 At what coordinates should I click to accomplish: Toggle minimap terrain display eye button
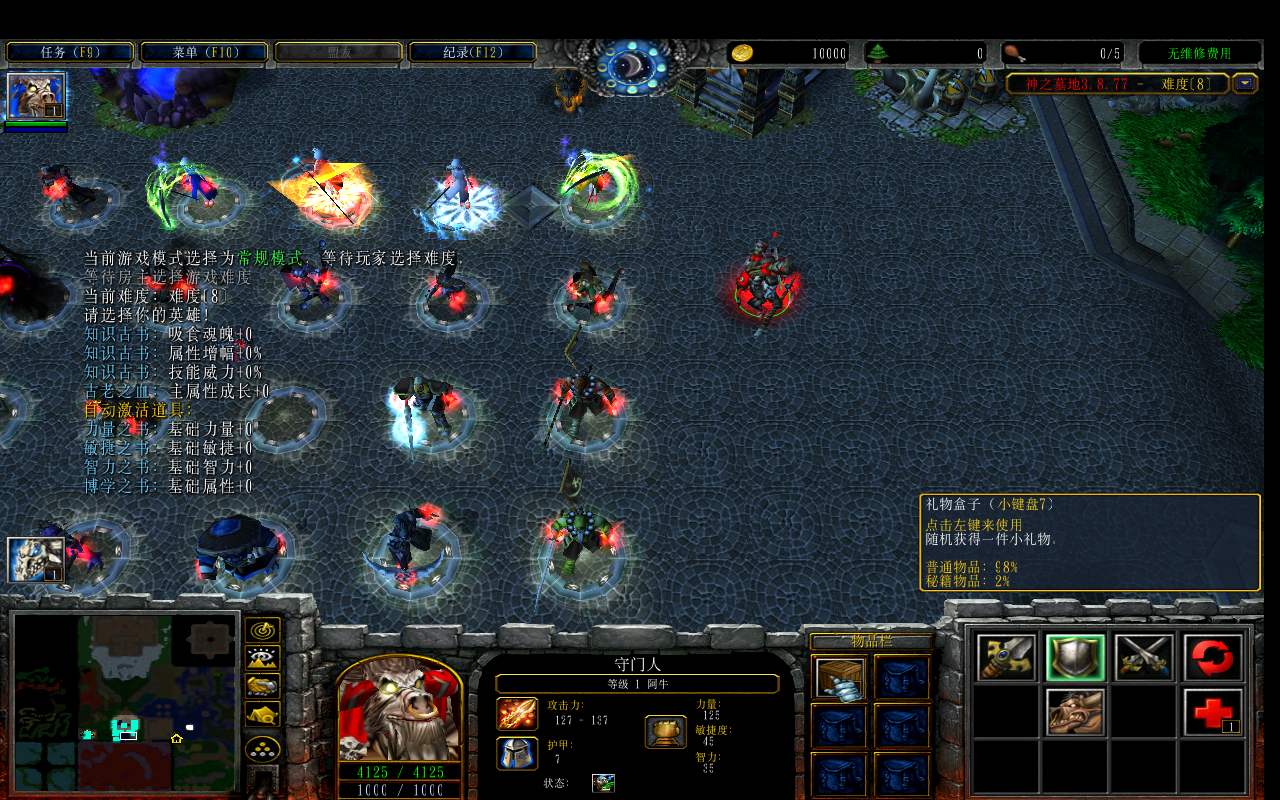pyautogui.click(x=262, y=658)
